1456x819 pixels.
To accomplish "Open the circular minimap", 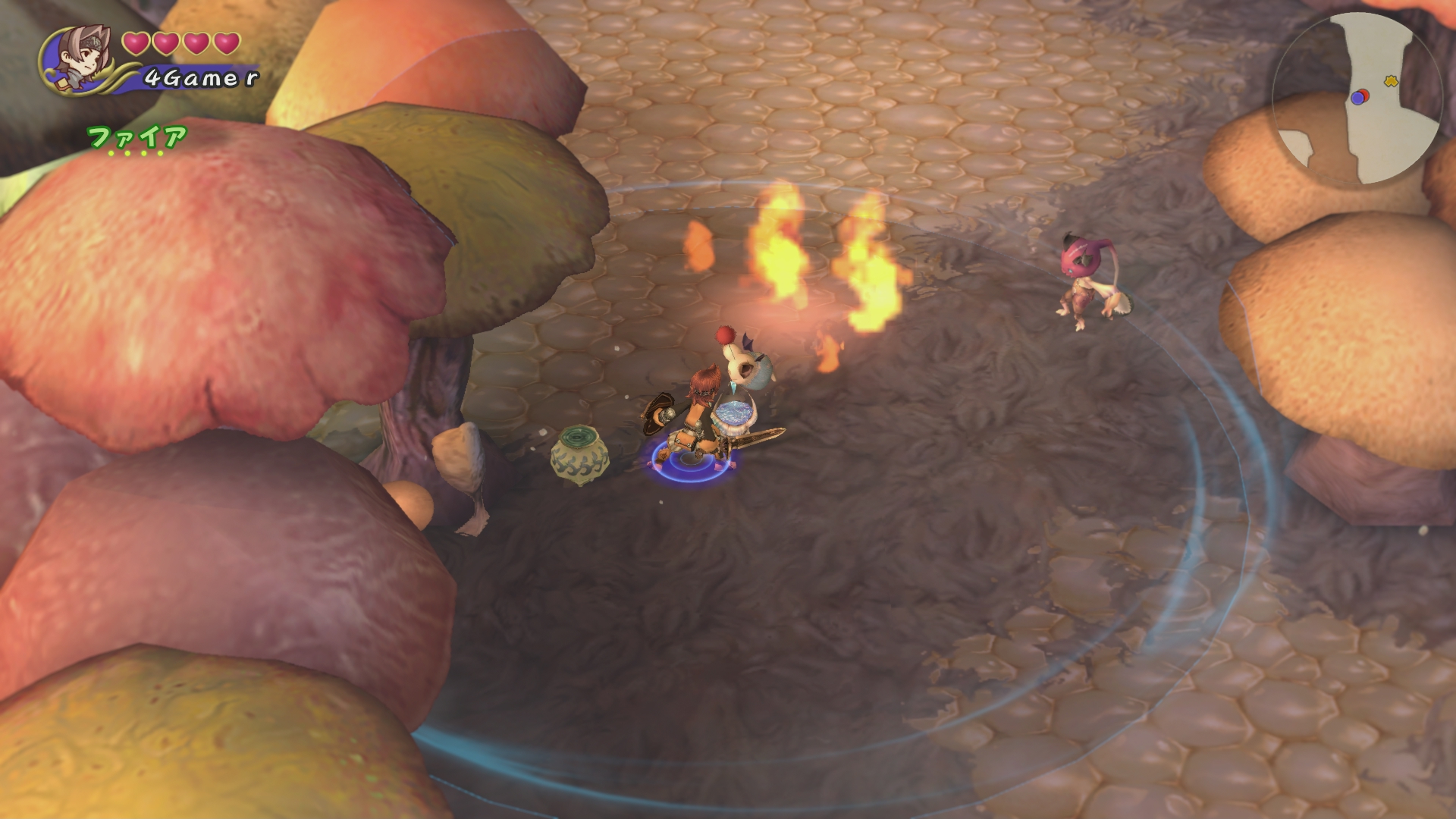I will [1356, 99].
